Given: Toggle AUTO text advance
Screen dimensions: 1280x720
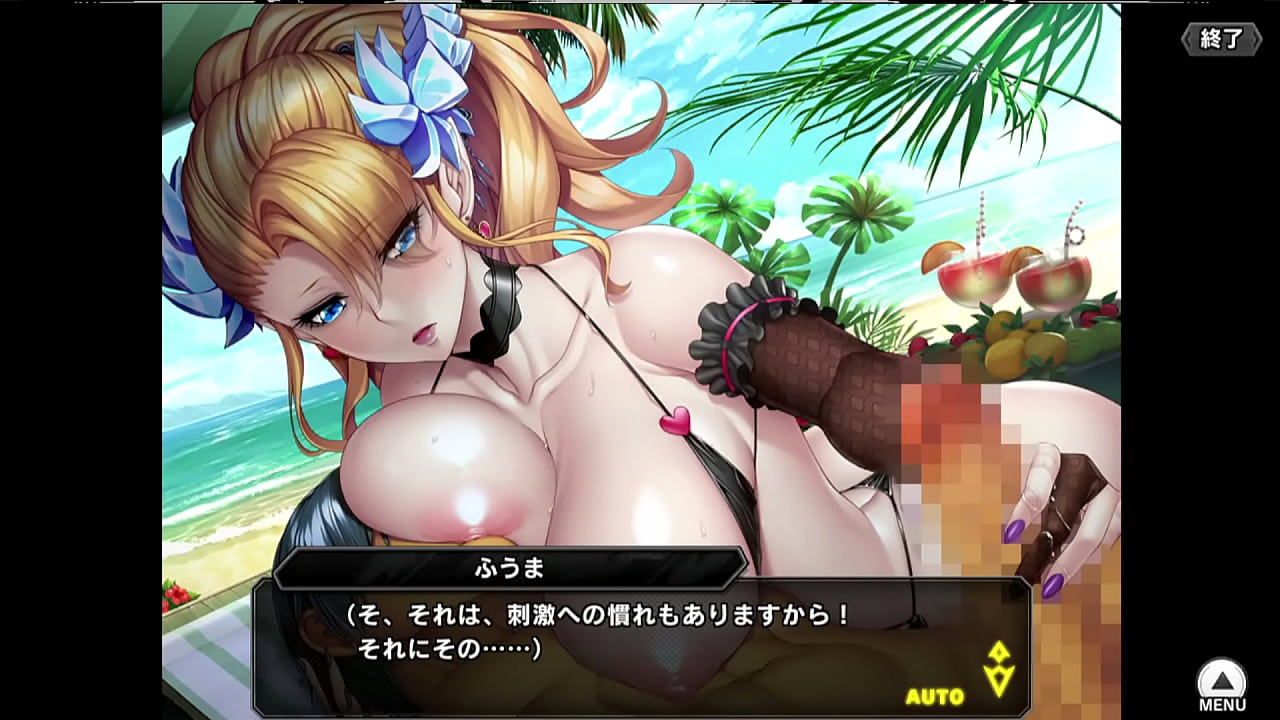Looking at the screenshot, I should [935, 696].
